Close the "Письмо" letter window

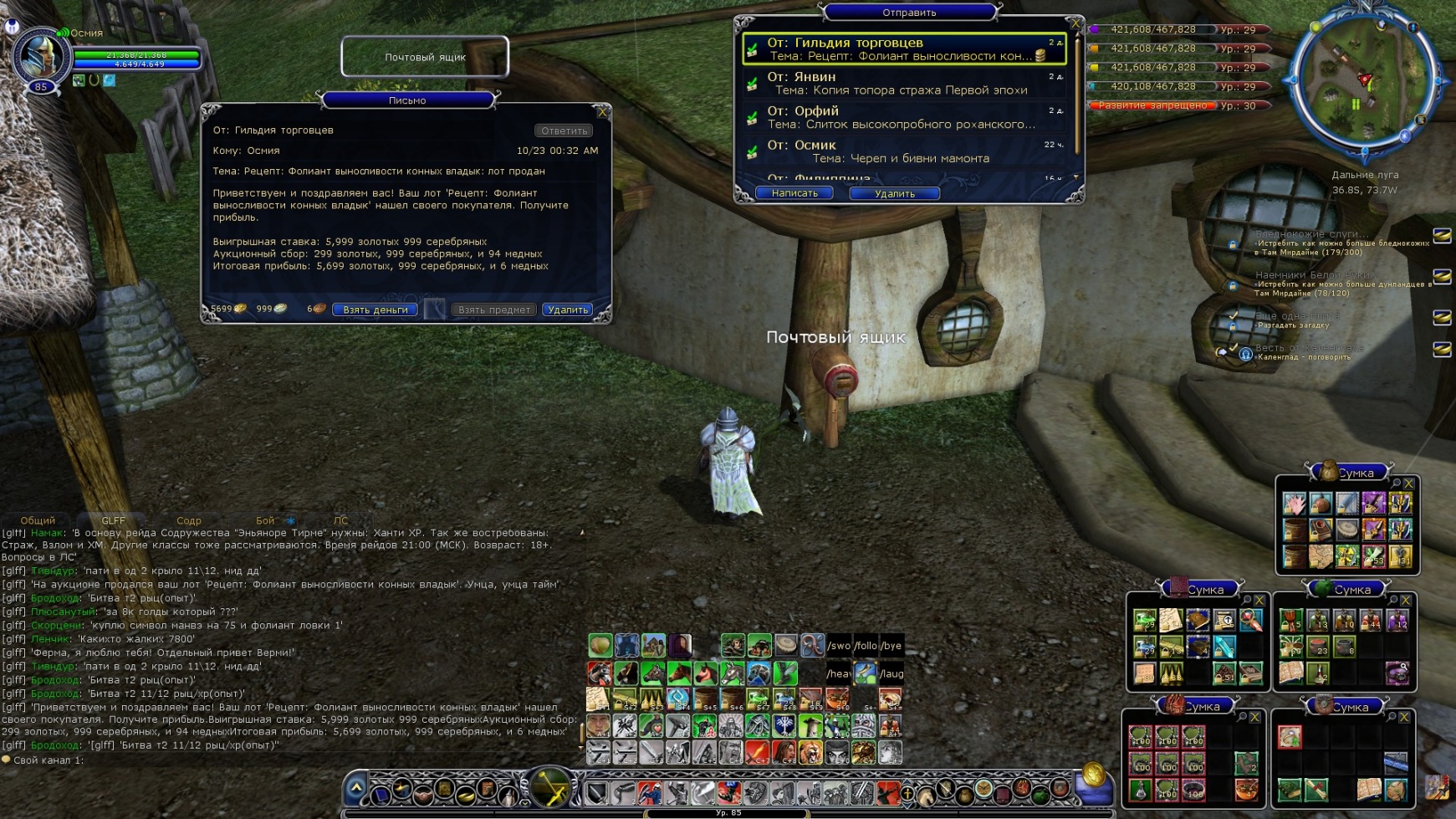[602, 111]
